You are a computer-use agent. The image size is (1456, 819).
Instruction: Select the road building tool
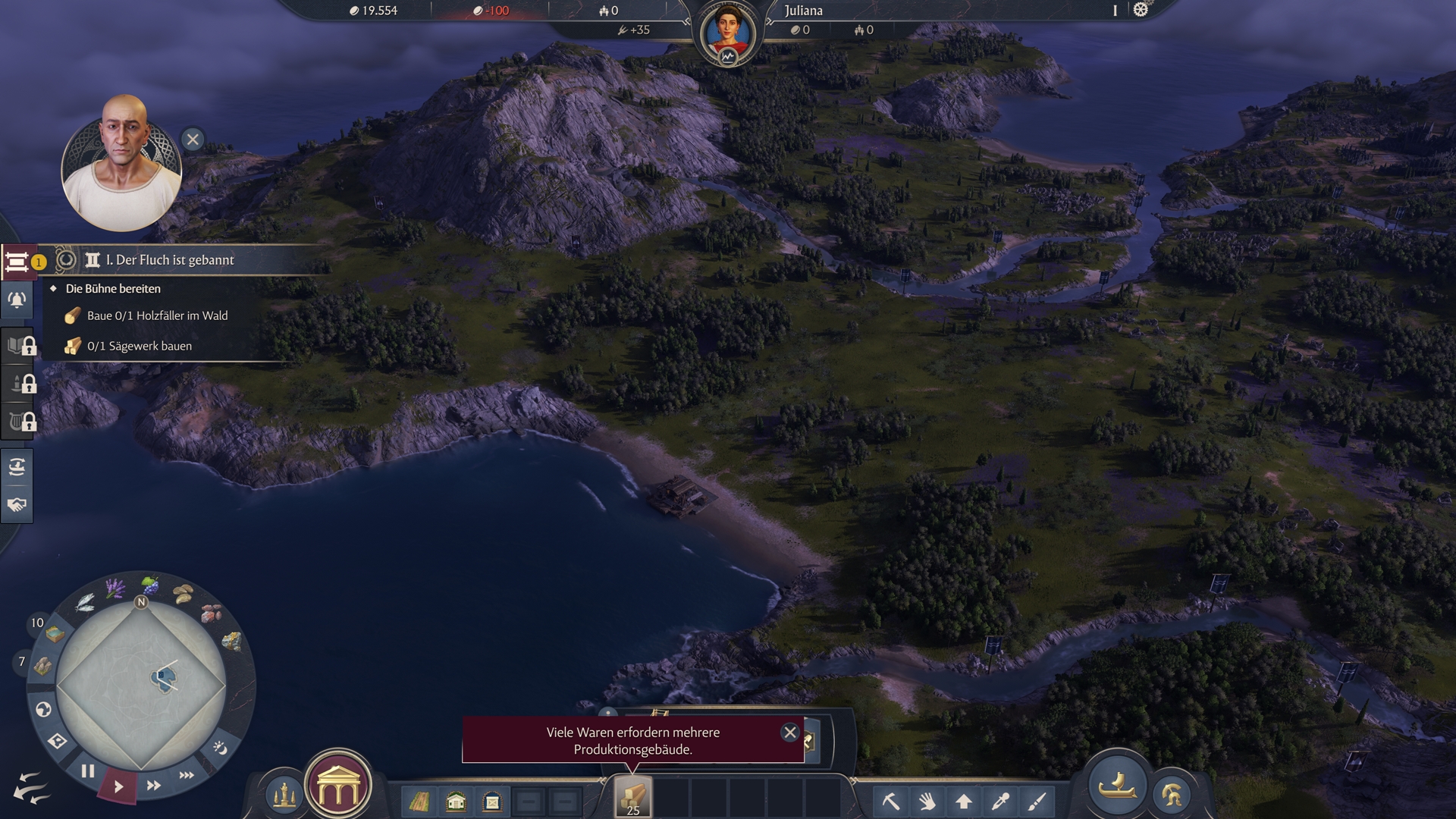point(419,801)
